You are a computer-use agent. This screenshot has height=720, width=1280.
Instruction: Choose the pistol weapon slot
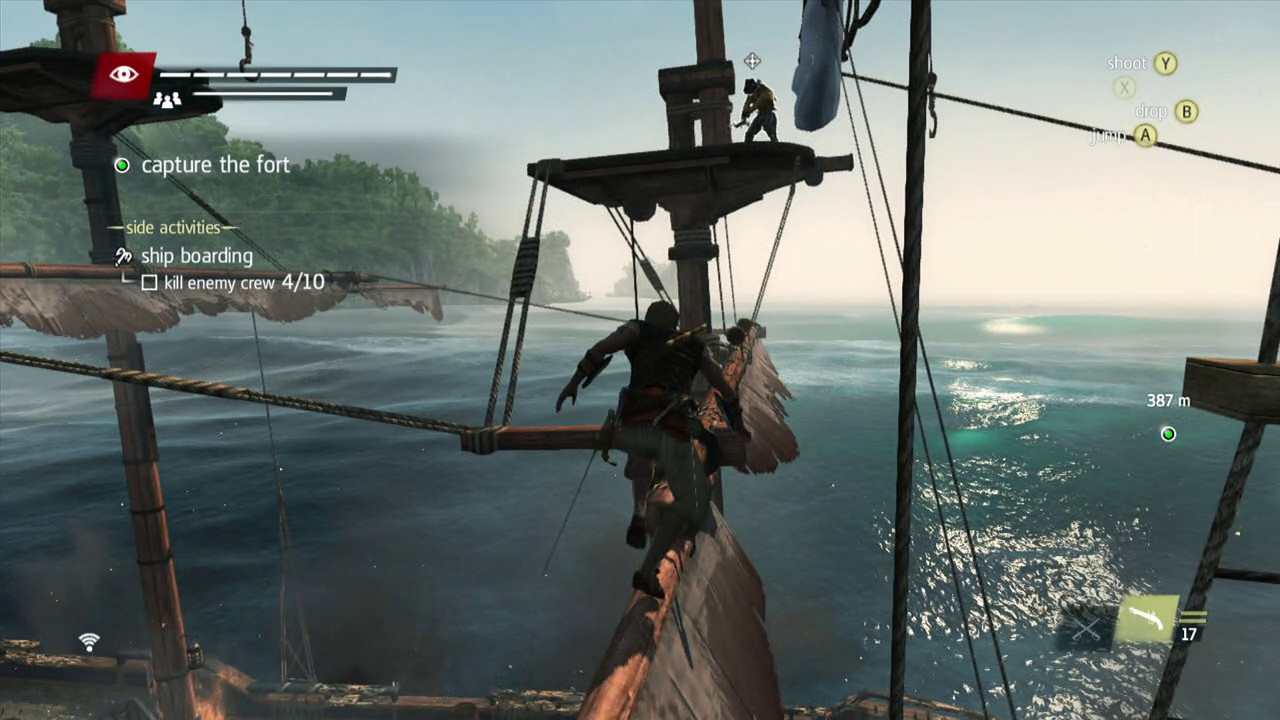coord(1146,620)
